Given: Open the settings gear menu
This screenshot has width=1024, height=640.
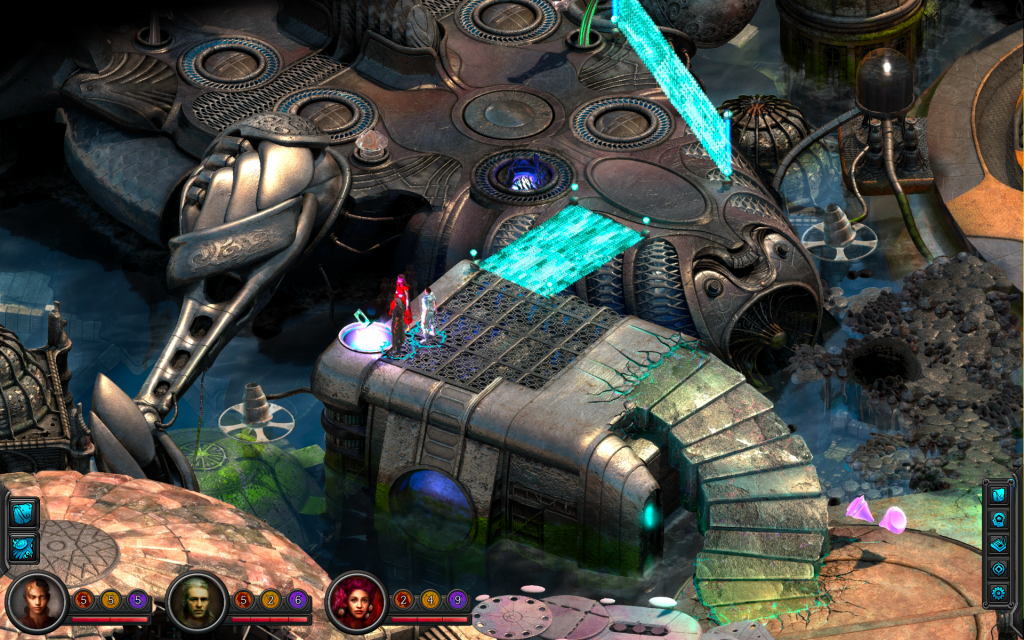Looking at the screenshot, I should (1000, 593).
